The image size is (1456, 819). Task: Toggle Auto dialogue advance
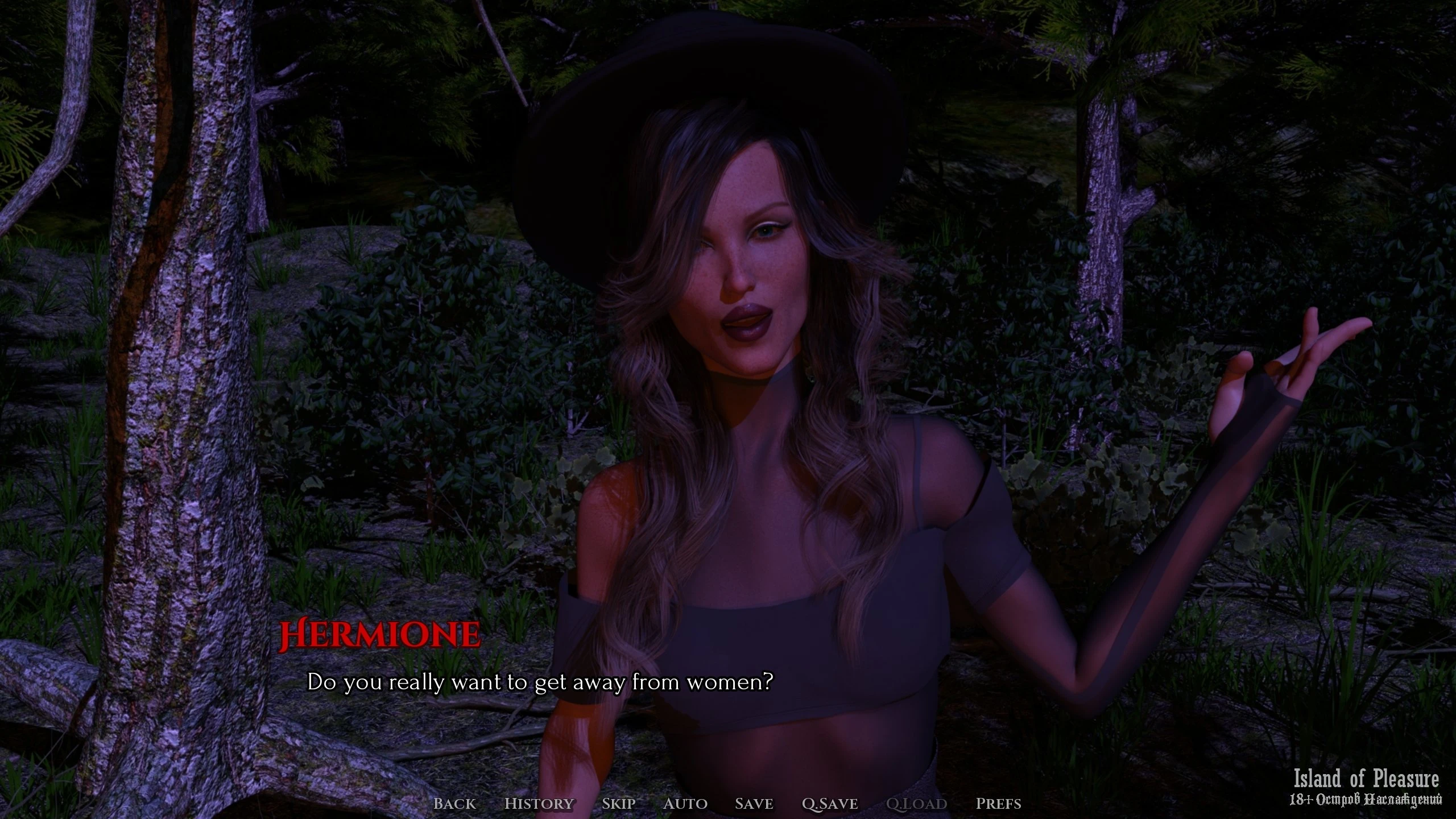tap(685, 804)
